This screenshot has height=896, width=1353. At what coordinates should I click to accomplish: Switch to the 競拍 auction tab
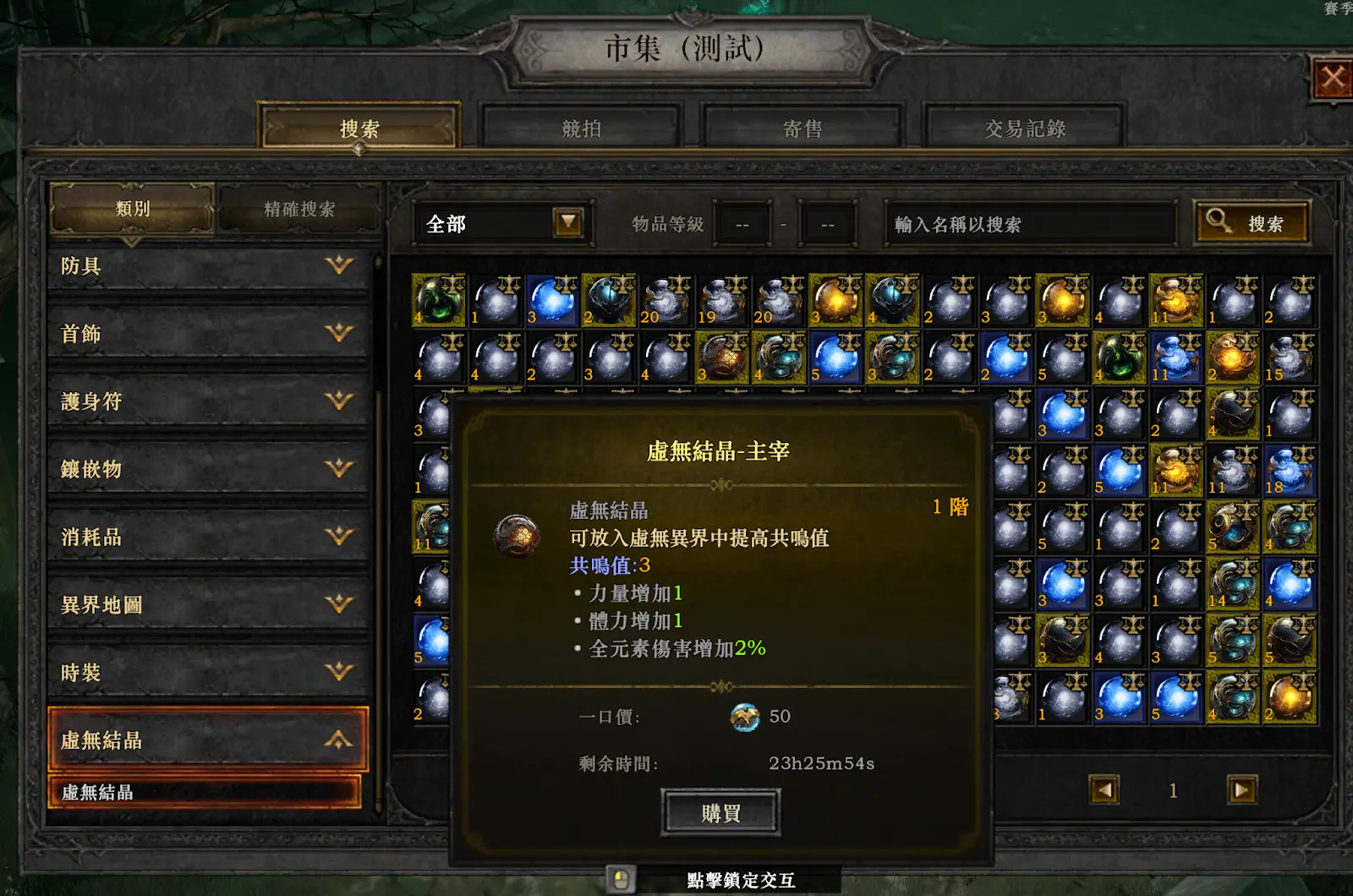point(581,128)
